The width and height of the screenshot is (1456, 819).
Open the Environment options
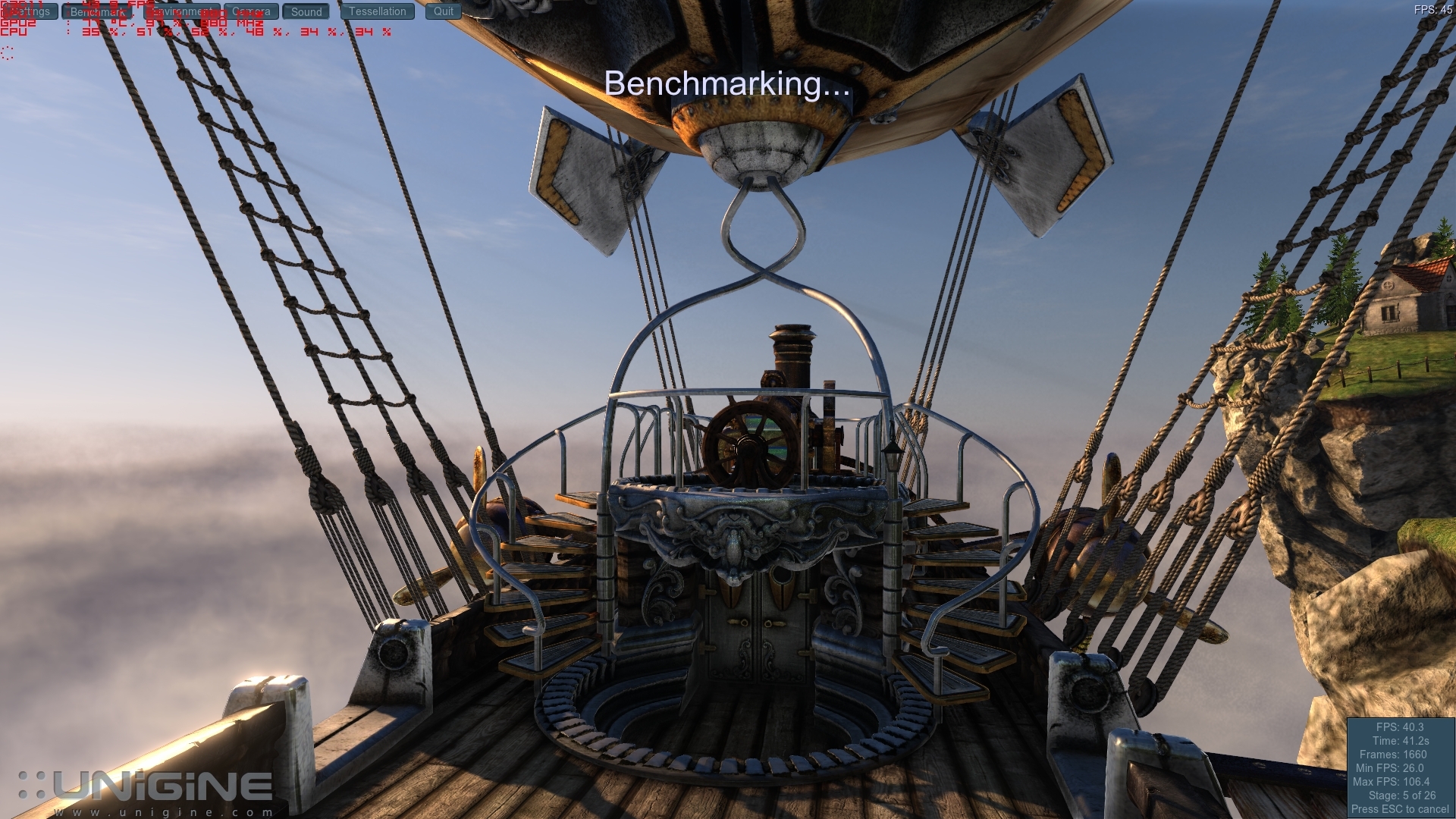point(182,11)
